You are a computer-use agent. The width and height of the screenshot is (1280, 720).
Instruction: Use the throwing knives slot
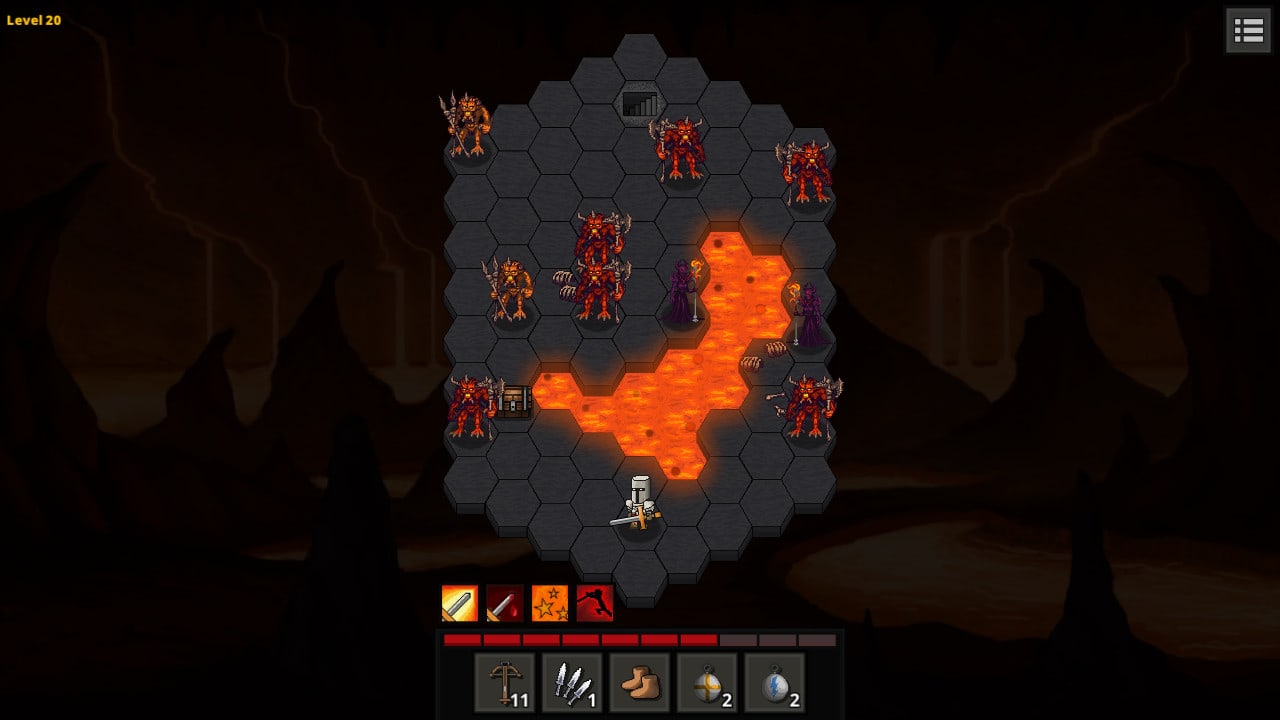point(572,683)
